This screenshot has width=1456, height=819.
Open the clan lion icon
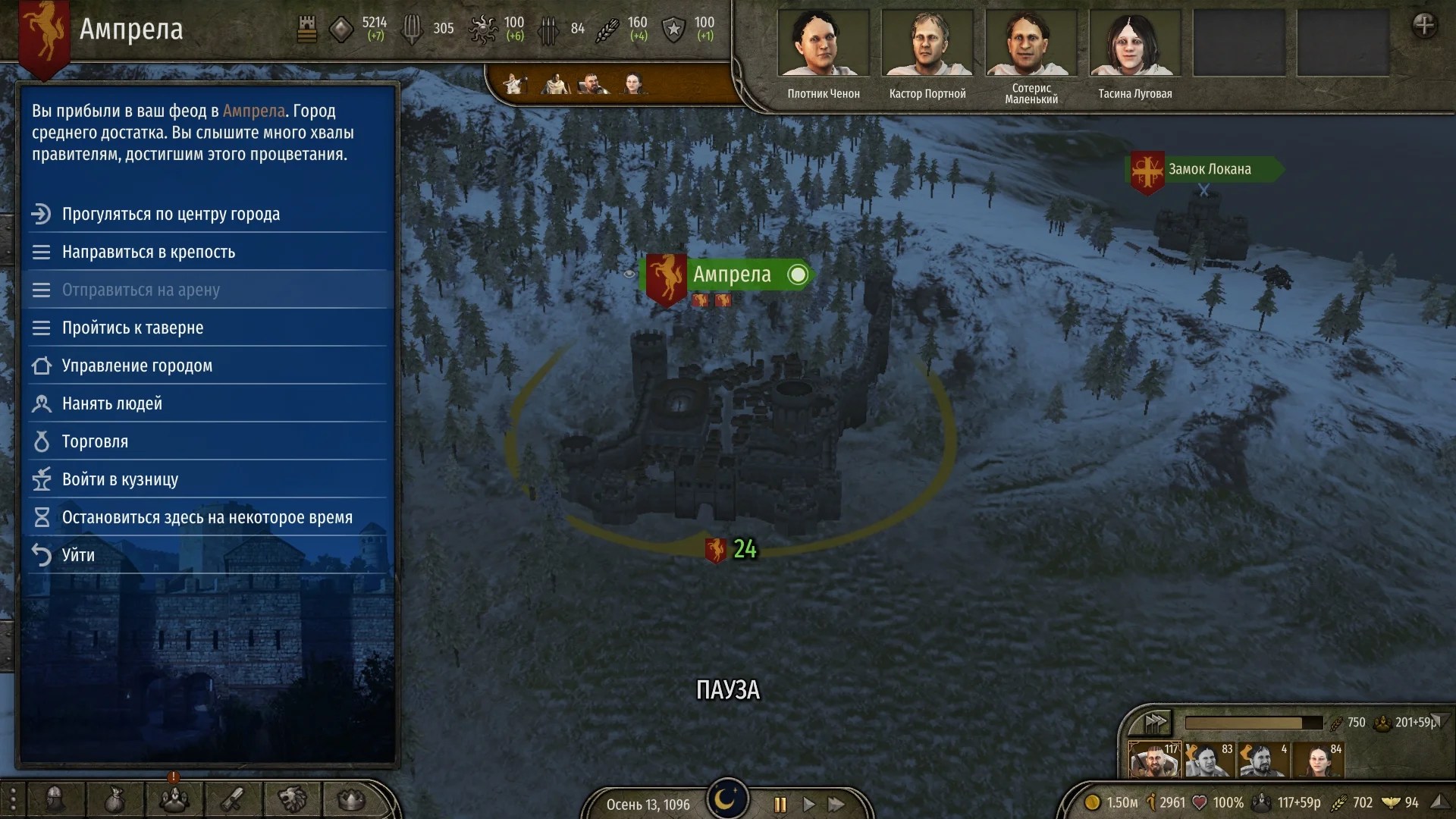[292, 800]
